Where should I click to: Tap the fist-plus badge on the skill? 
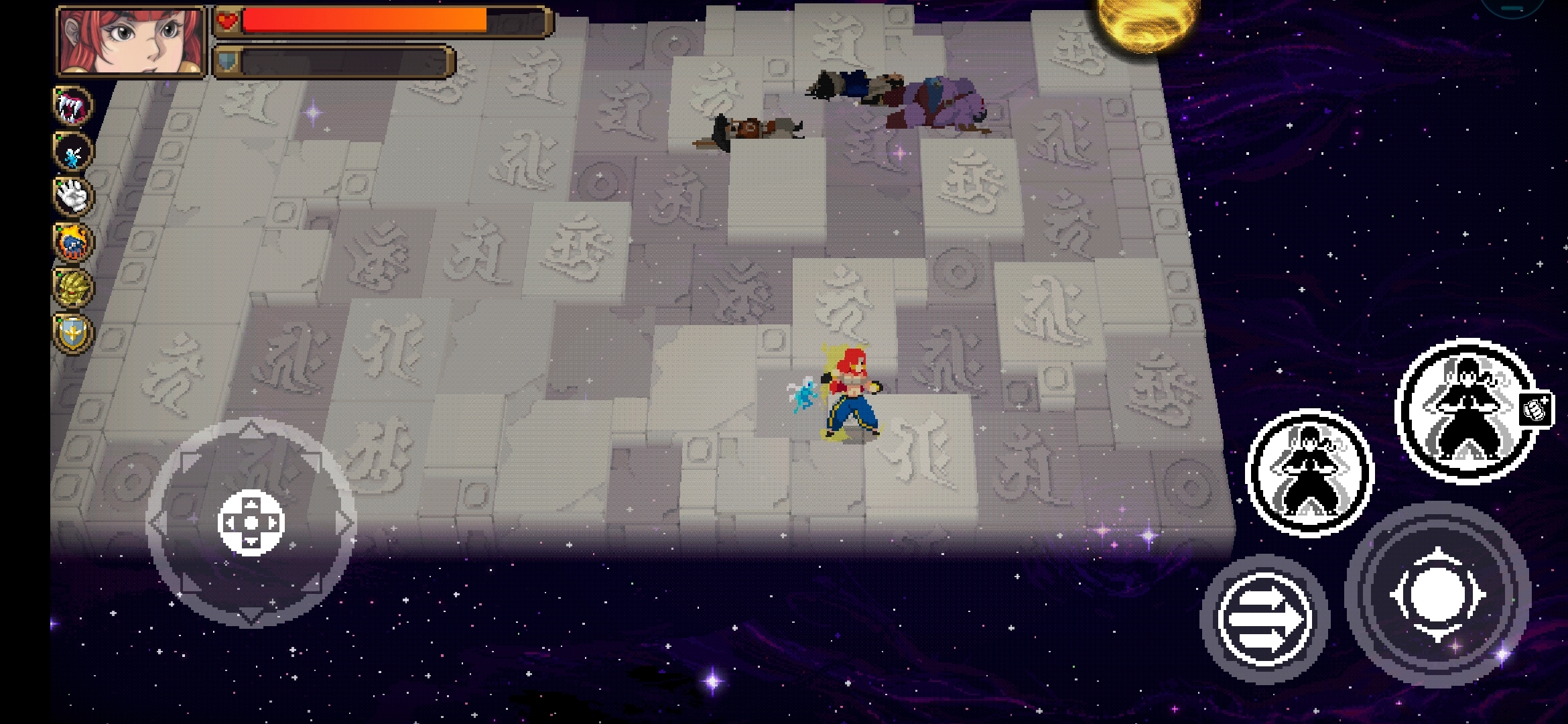pos(1534,409)
